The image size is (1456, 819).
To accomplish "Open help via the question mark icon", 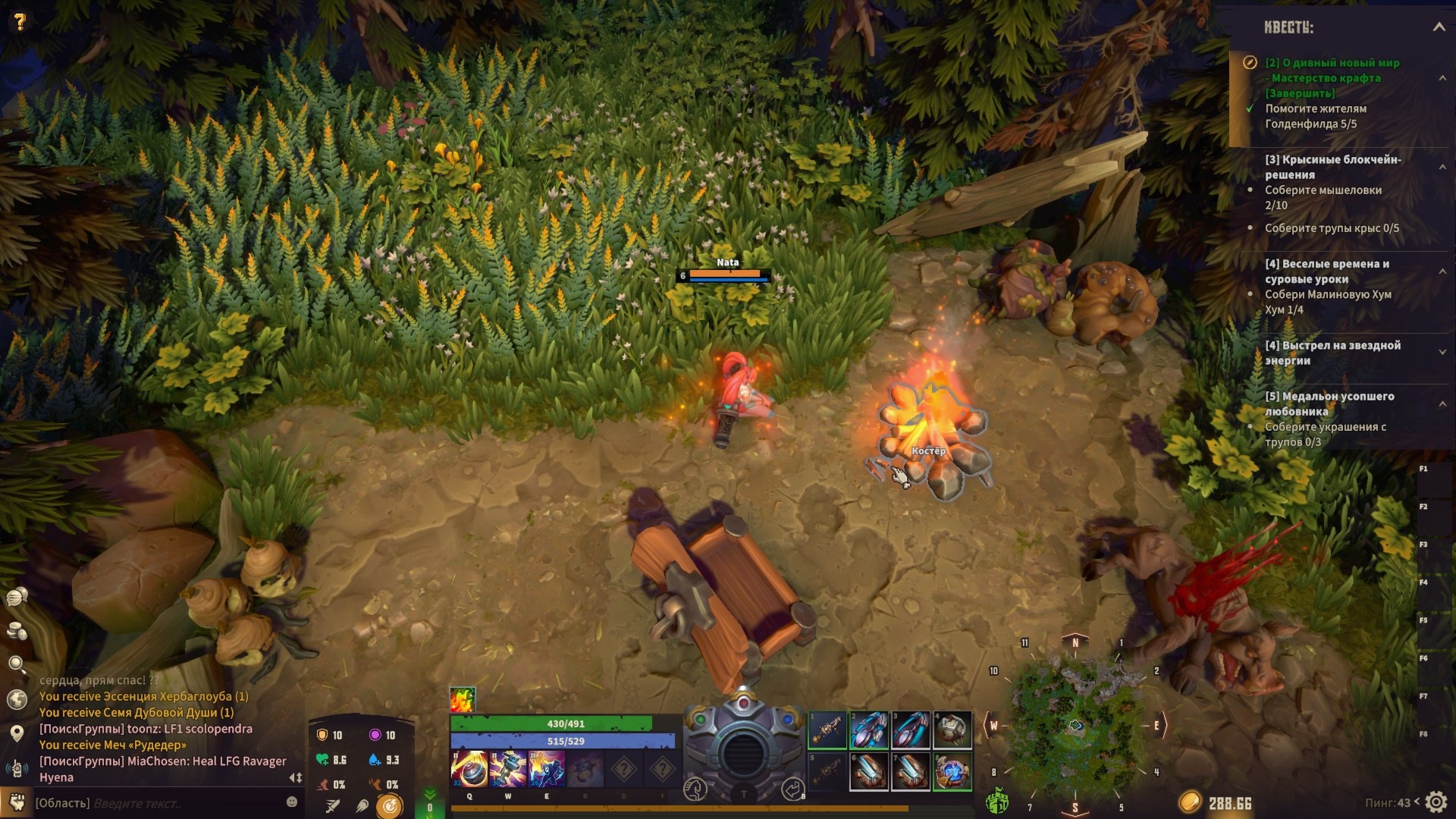I will click(20, 21).
